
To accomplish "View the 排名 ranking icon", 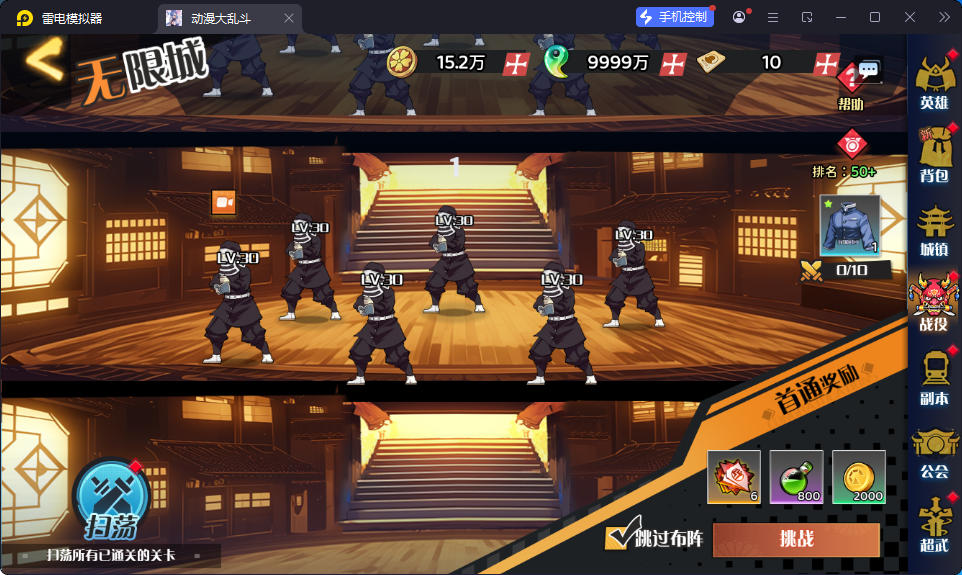I will (x=850, y=145).
